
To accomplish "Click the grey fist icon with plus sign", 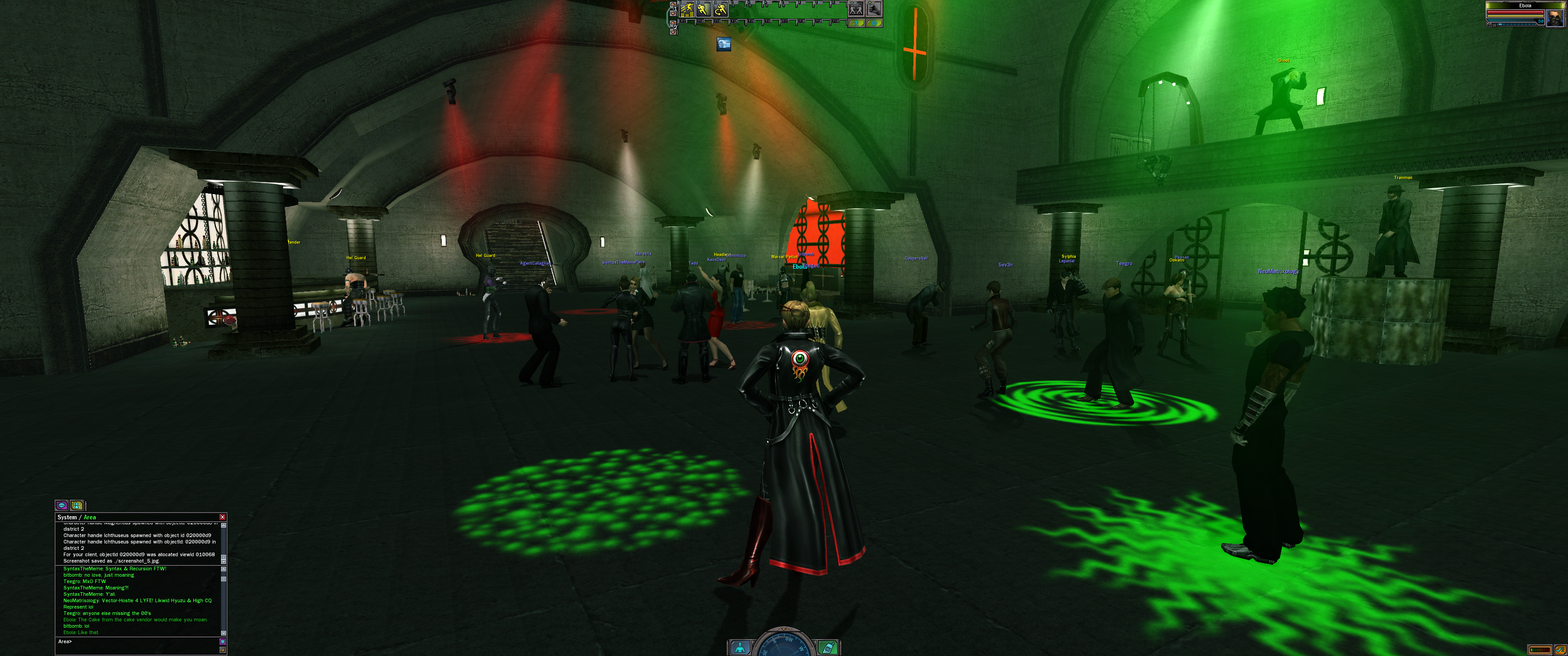I will tap(874, 9).
